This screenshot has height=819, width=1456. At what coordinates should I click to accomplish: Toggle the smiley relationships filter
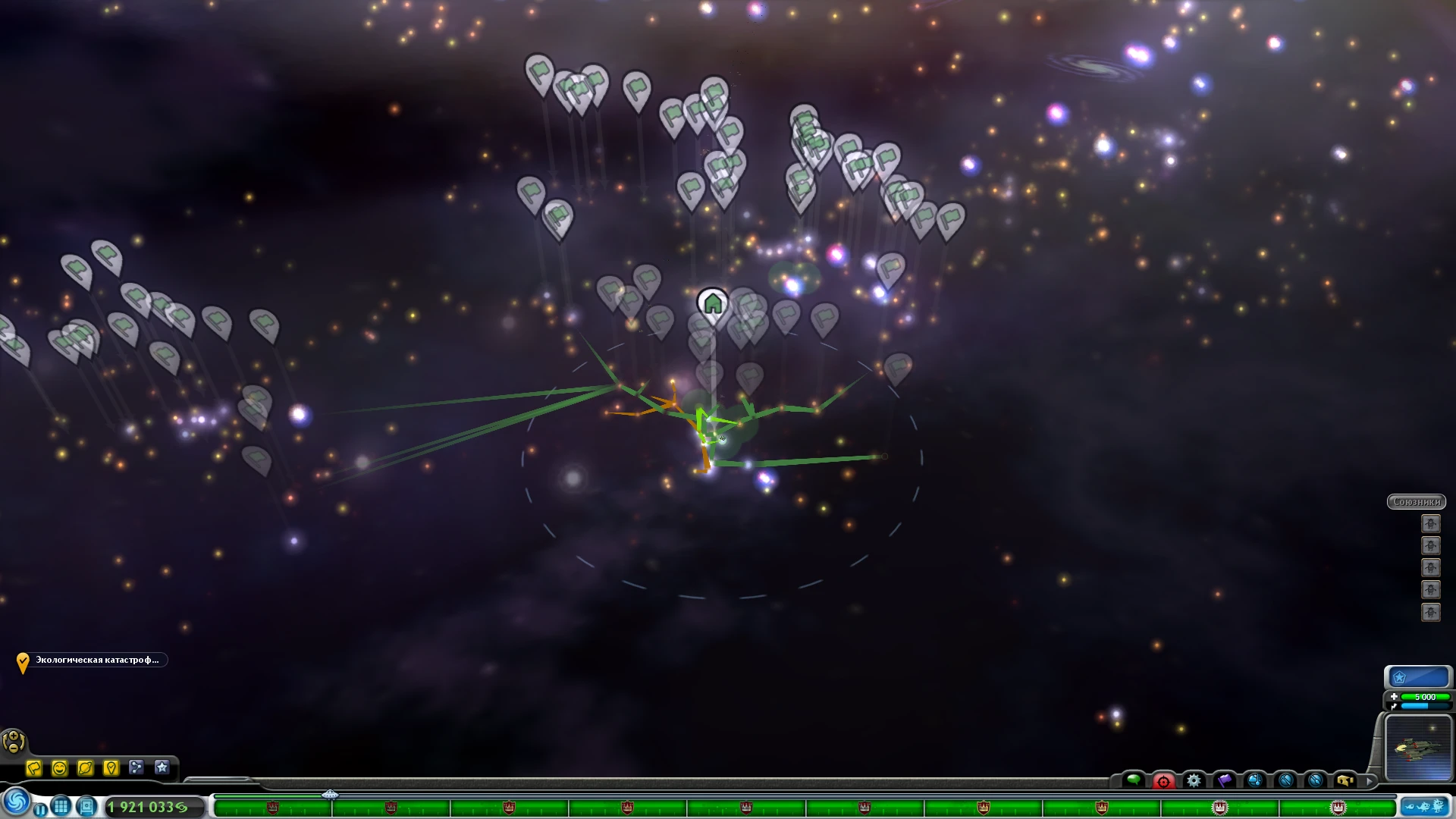click(x=61, y=768)
